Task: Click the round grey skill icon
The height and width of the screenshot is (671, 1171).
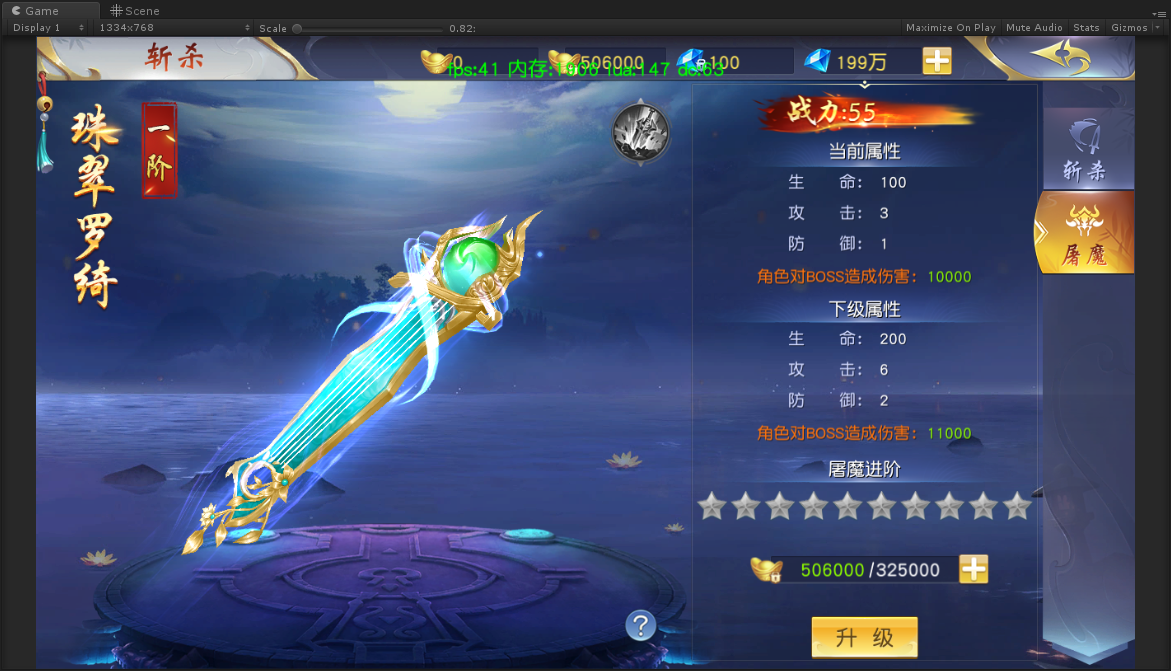Action: point(640,131)
